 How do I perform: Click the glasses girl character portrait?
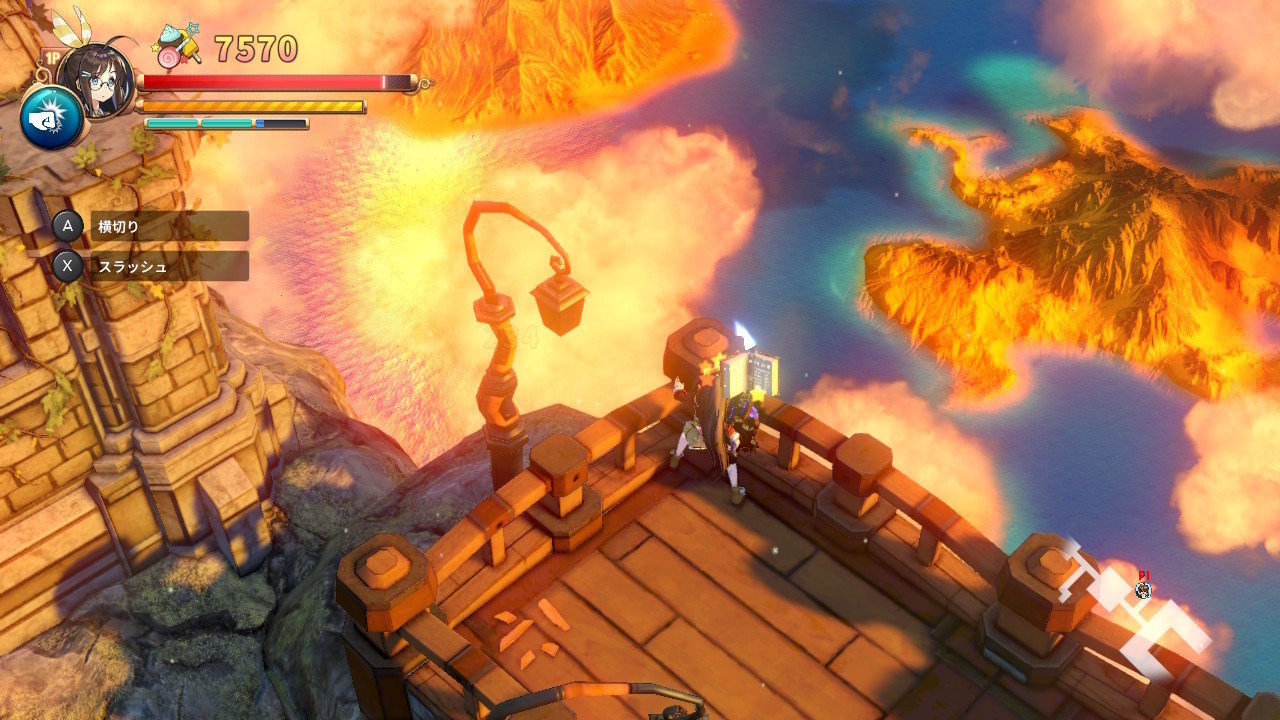[x=97, y=78]
